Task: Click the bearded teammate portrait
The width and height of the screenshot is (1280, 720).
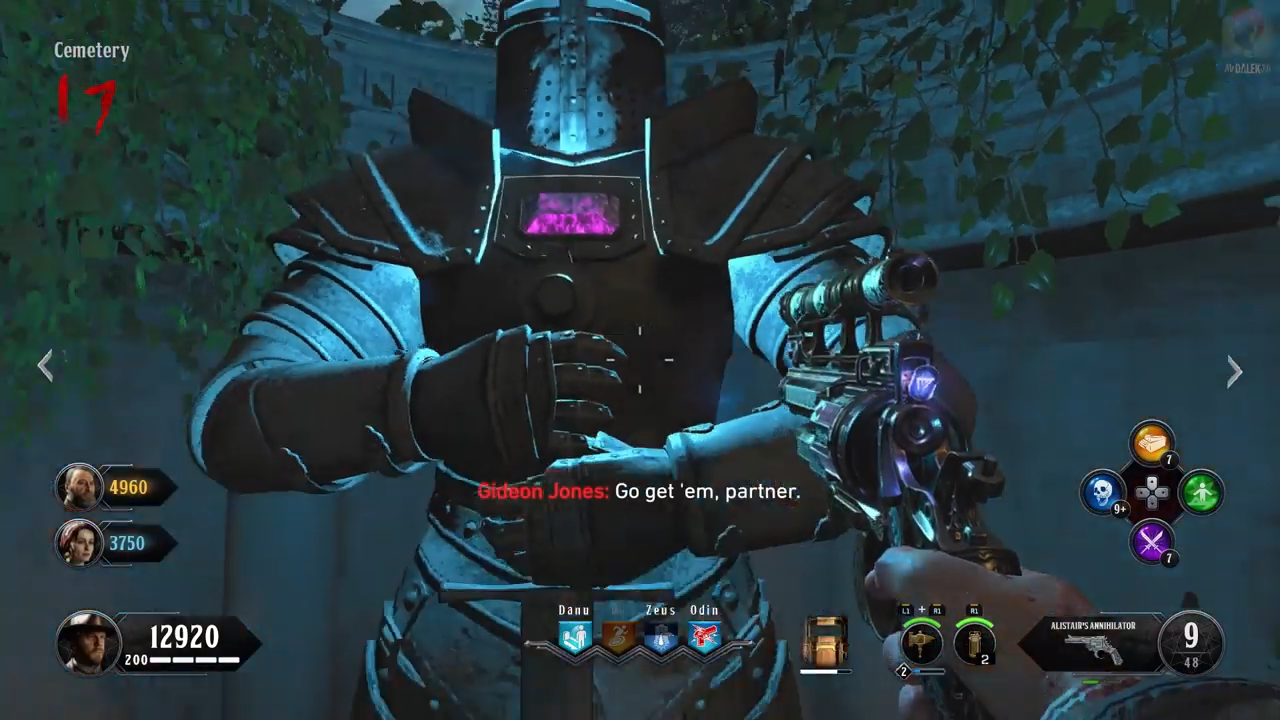Action: (x=77, y=487)
